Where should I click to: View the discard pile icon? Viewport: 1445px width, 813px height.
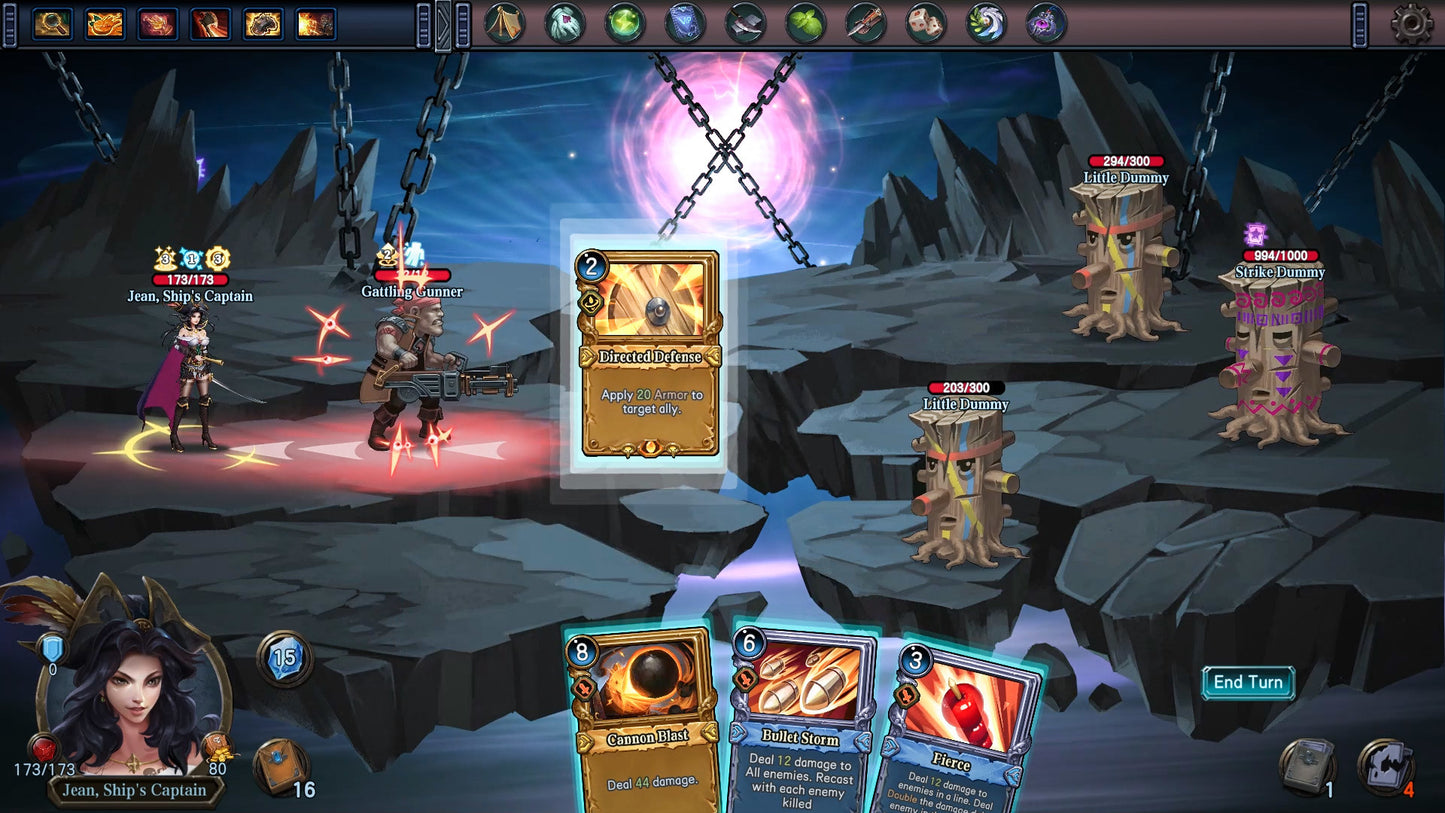1307,767
